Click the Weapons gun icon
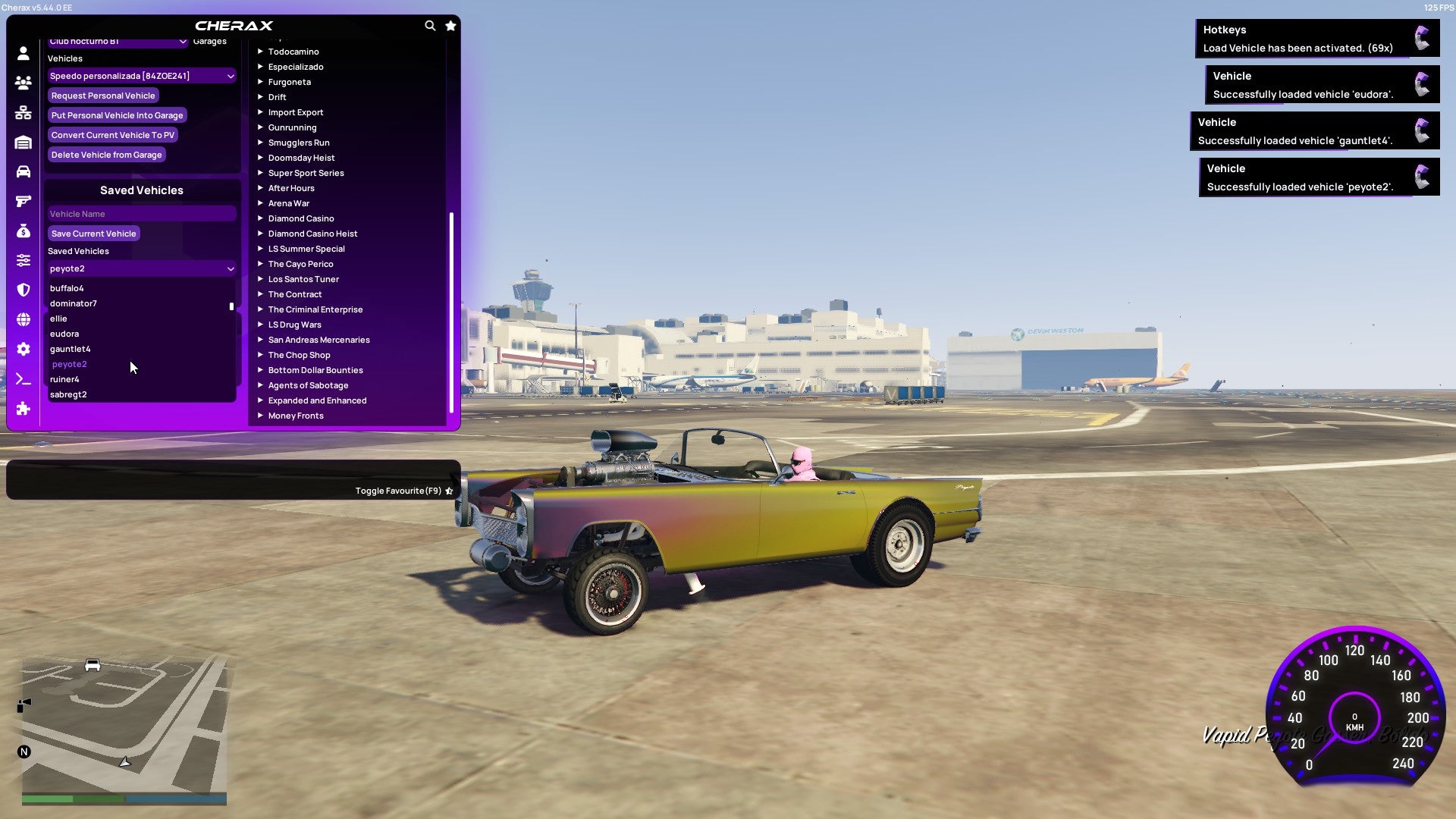 click(x=23, y=201)
